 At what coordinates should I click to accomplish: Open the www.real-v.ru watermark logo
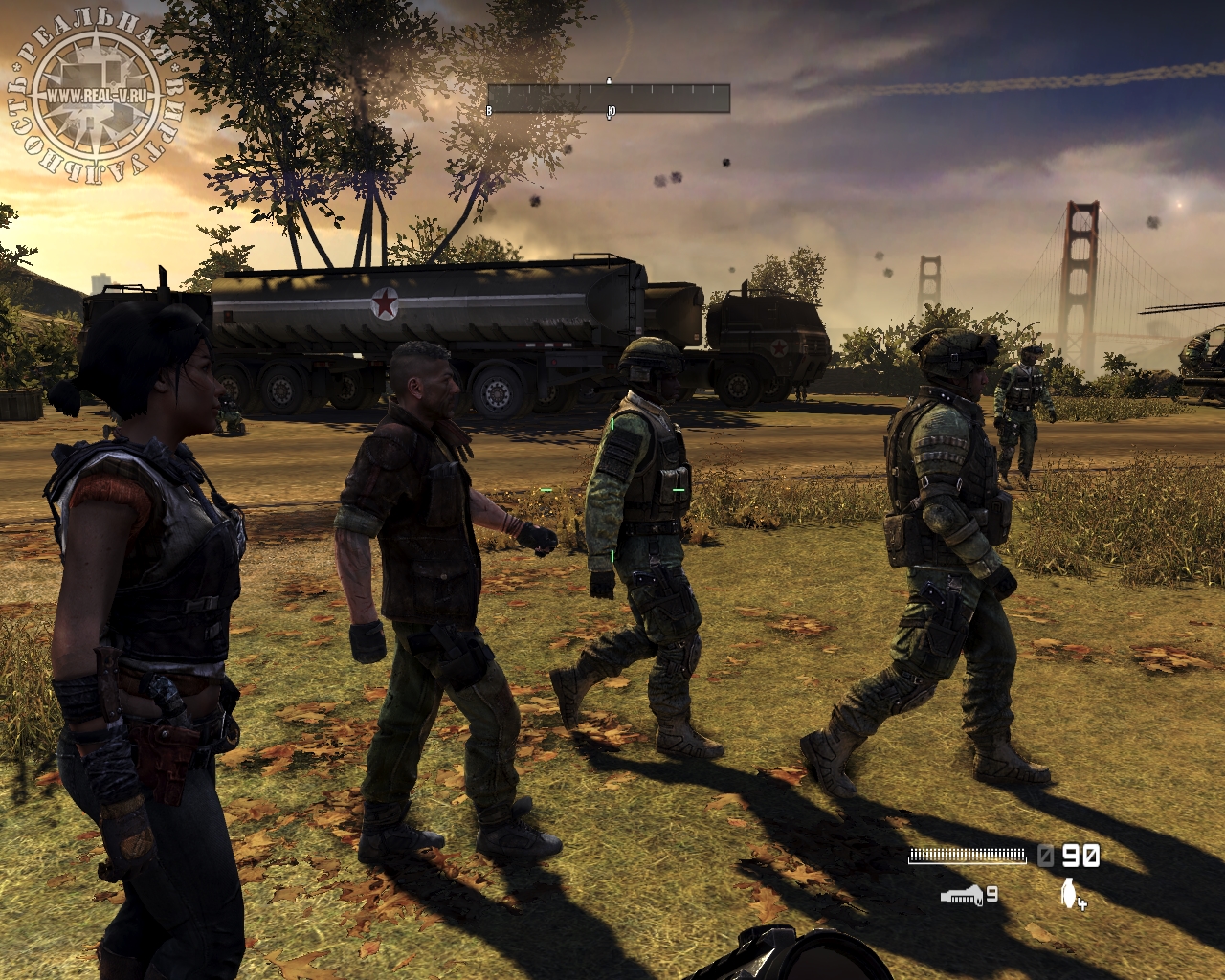coord(94,96)
